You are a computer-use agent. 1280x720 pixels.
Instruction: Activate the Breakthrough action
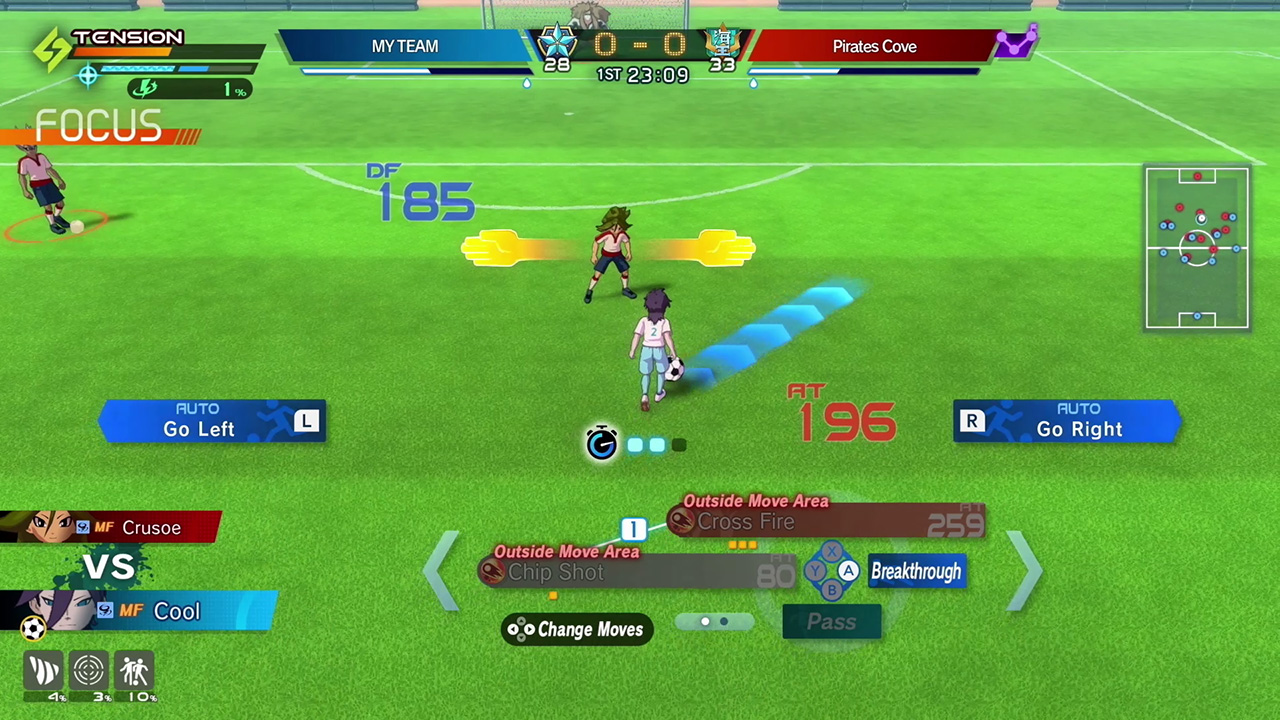click(x=916, y=572)
